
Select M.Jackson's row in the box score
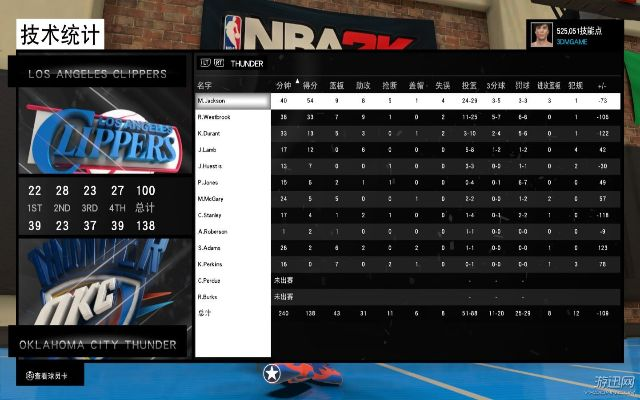pyautogui.click(x=232, y=101)
